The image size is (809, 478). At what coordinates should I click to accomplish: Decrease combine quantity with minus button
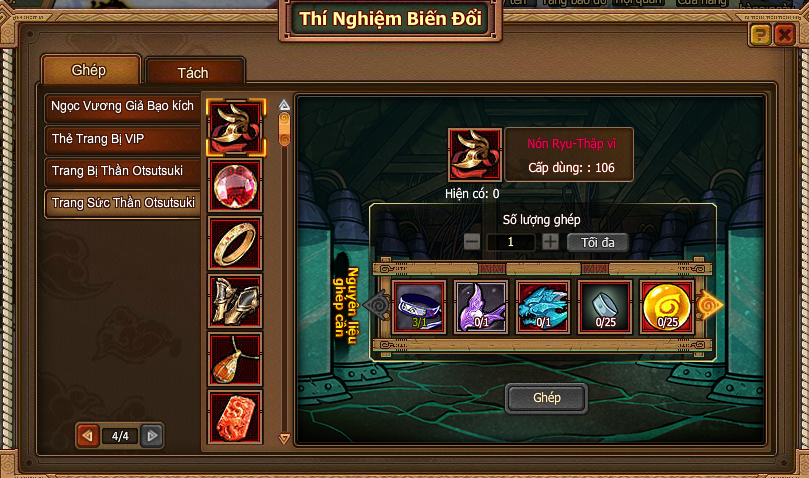(472, 242)
